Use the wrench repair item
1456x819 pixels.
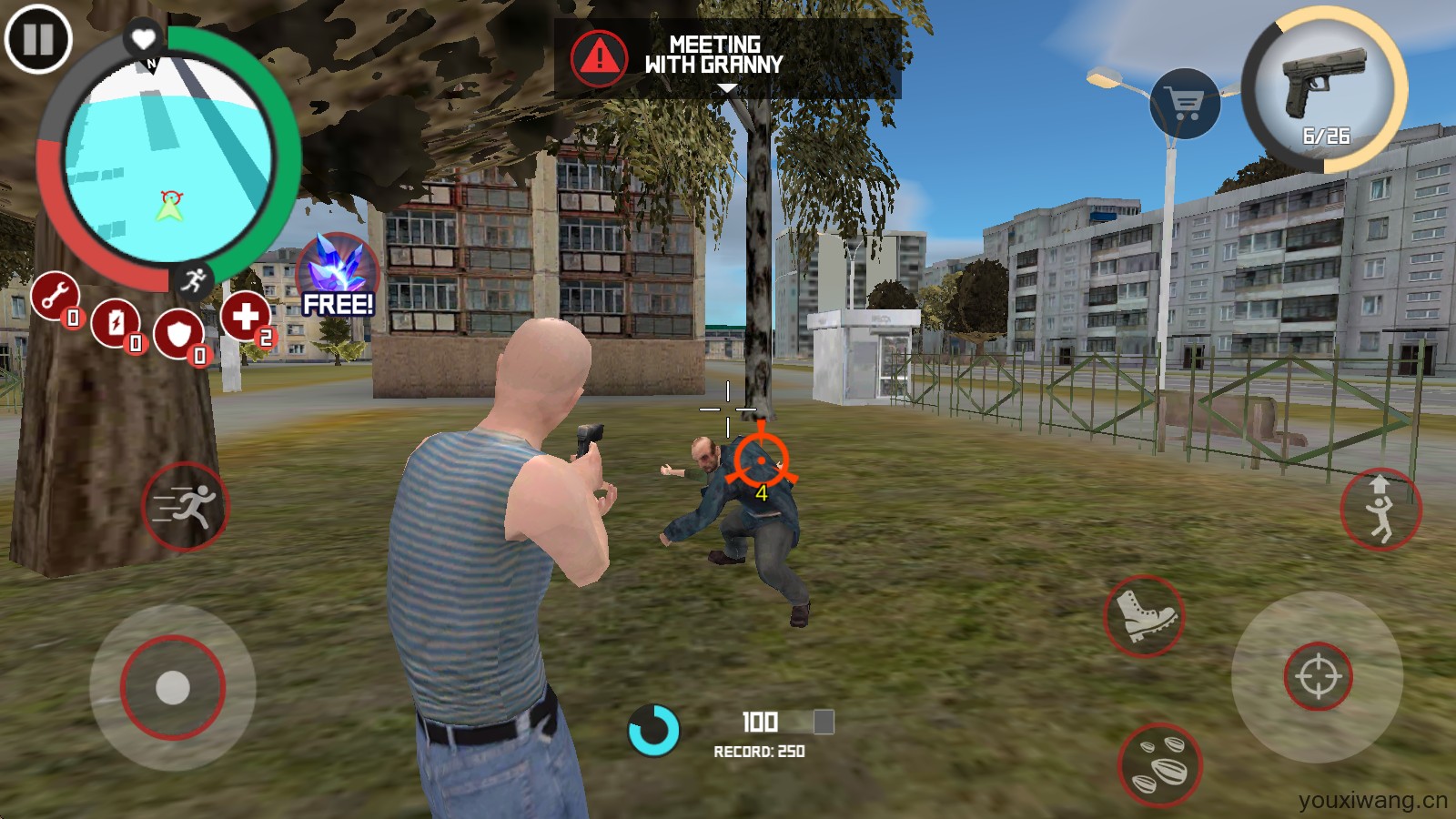tap(56, 296)
